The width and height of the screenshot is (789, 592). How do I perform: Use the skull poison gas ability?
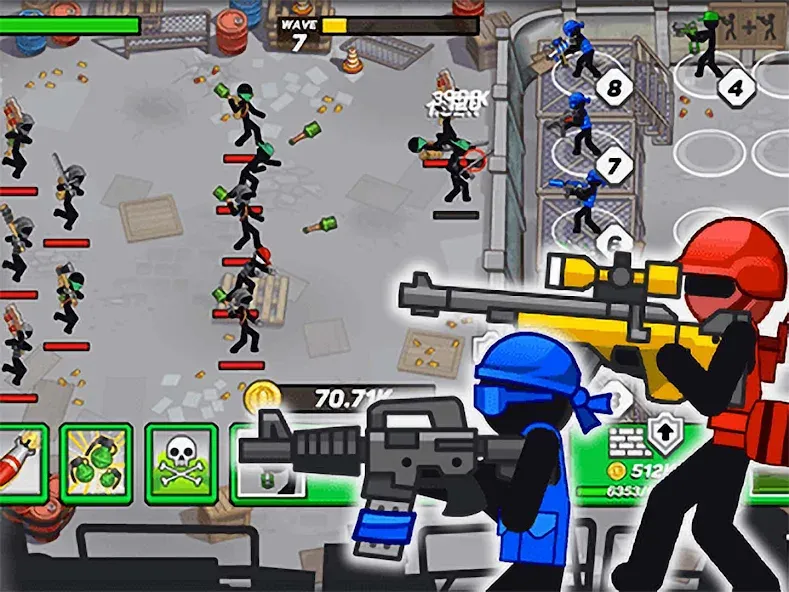tap(181, 462)
